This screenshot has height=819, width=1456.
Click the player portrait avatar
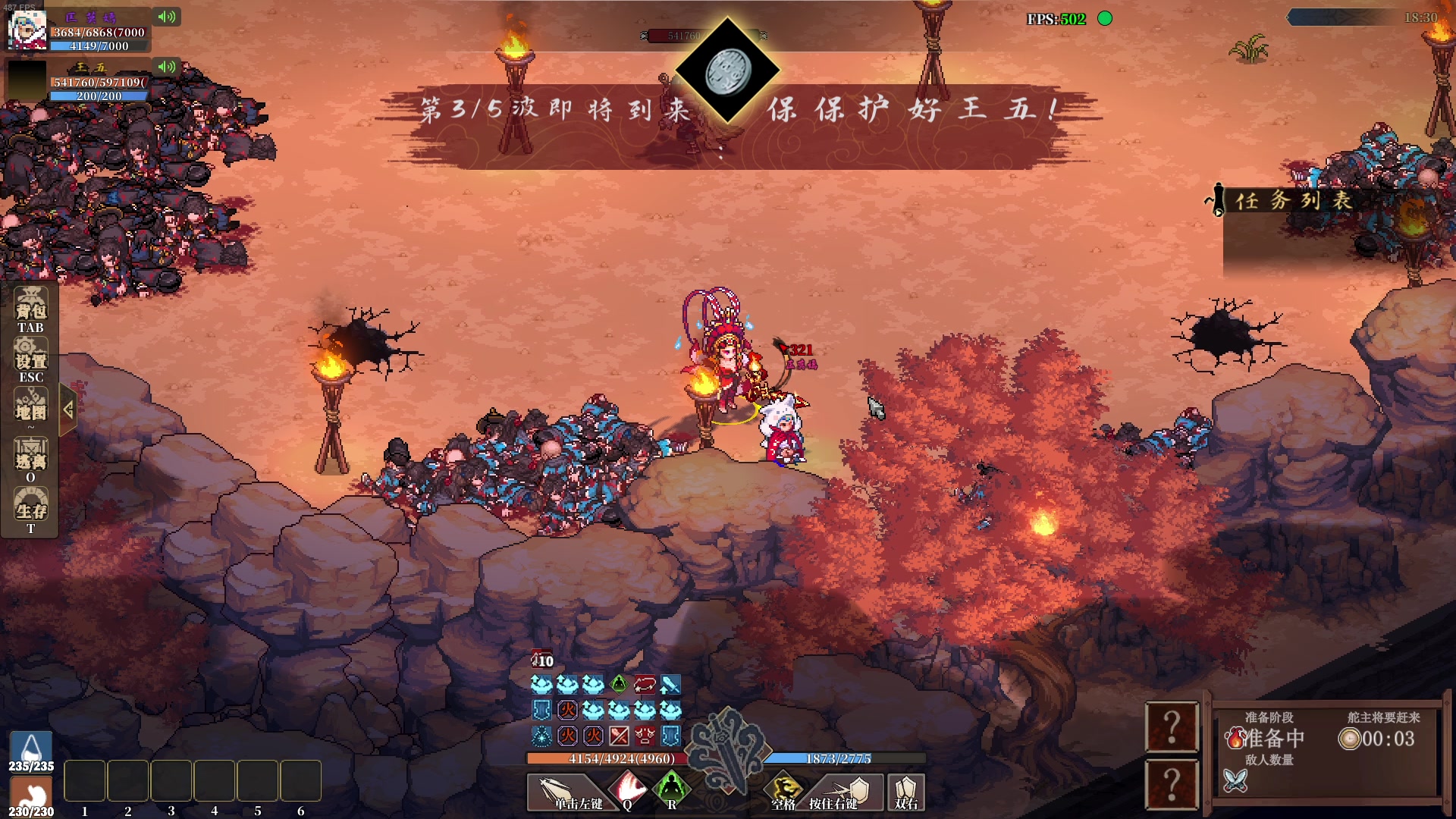[x=27, y=30]
